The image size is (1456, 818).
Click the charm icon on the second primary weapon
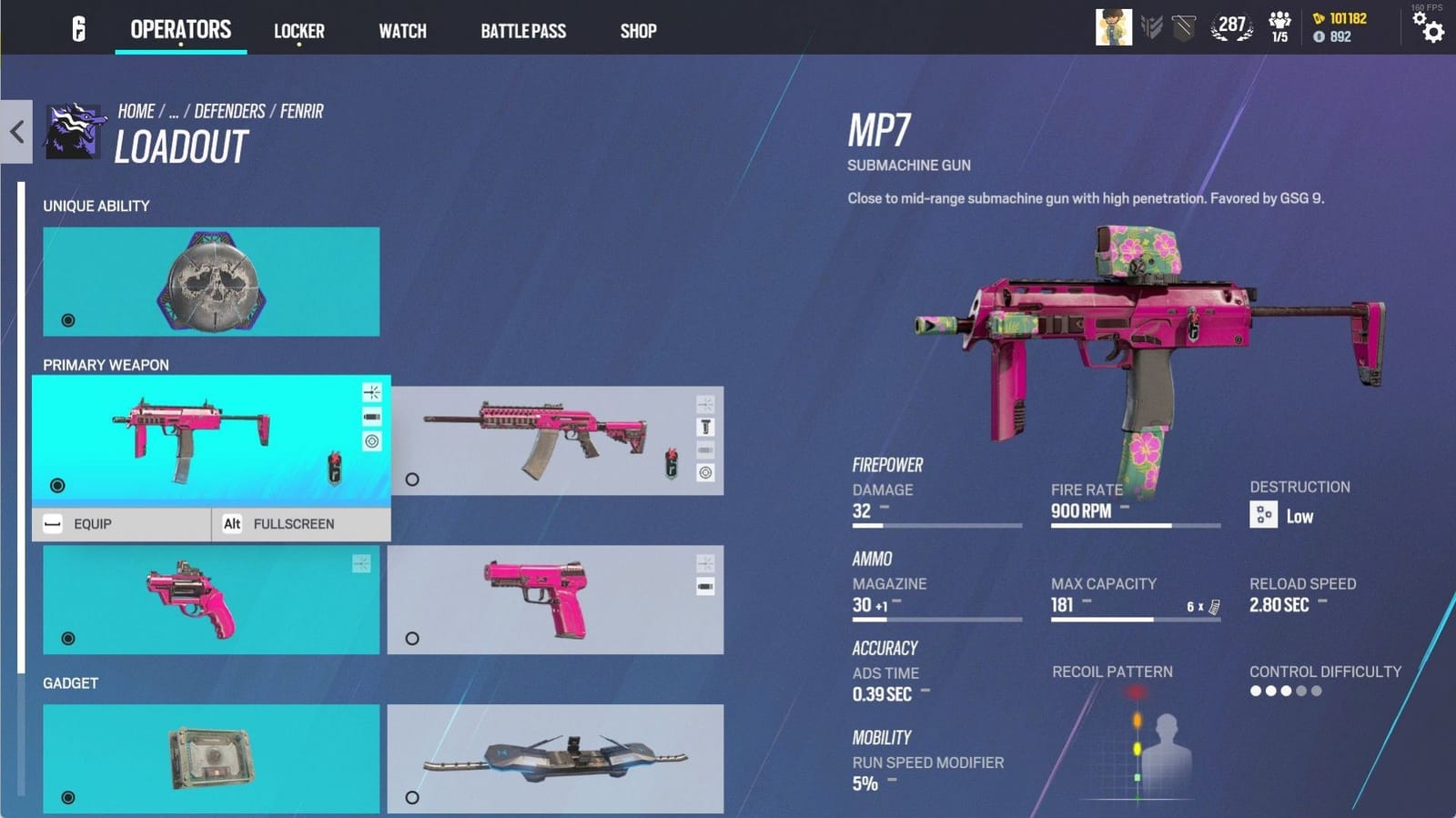coord(672,462)
